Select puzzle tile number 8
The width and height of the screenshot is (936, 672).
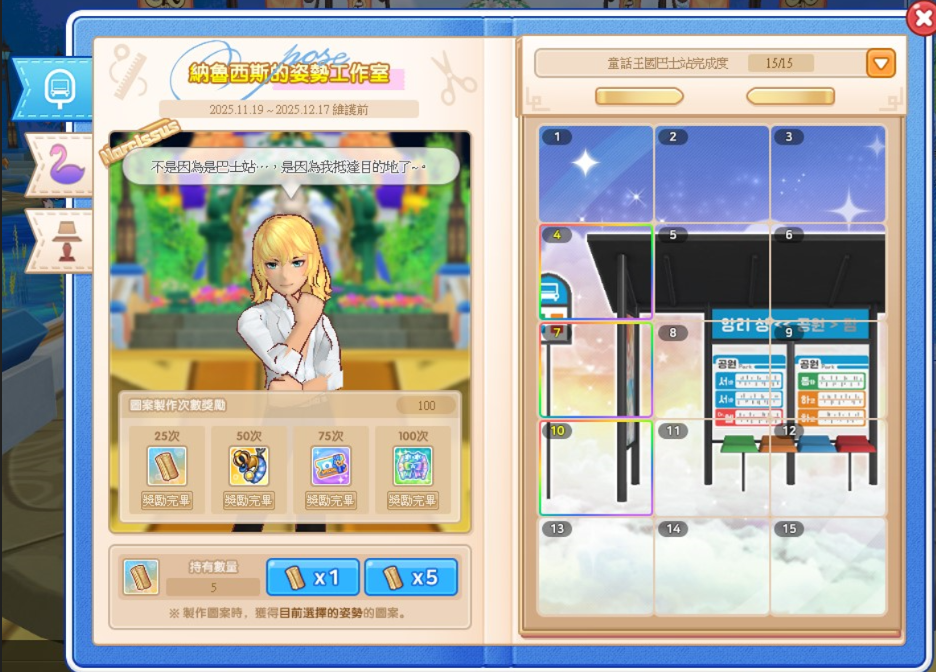tap(712, 369)
